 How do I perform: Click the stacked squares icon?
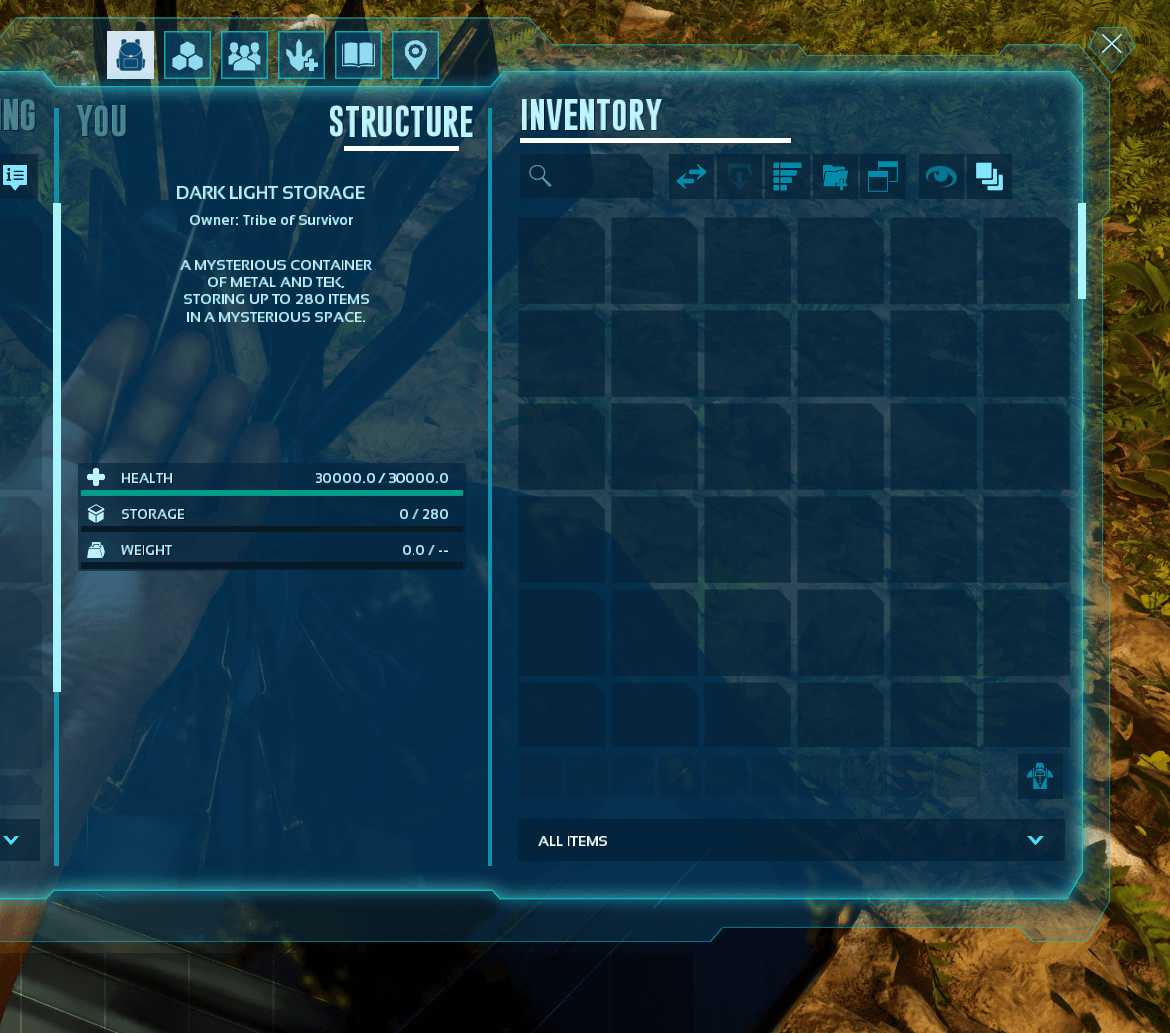click(989, 177)
